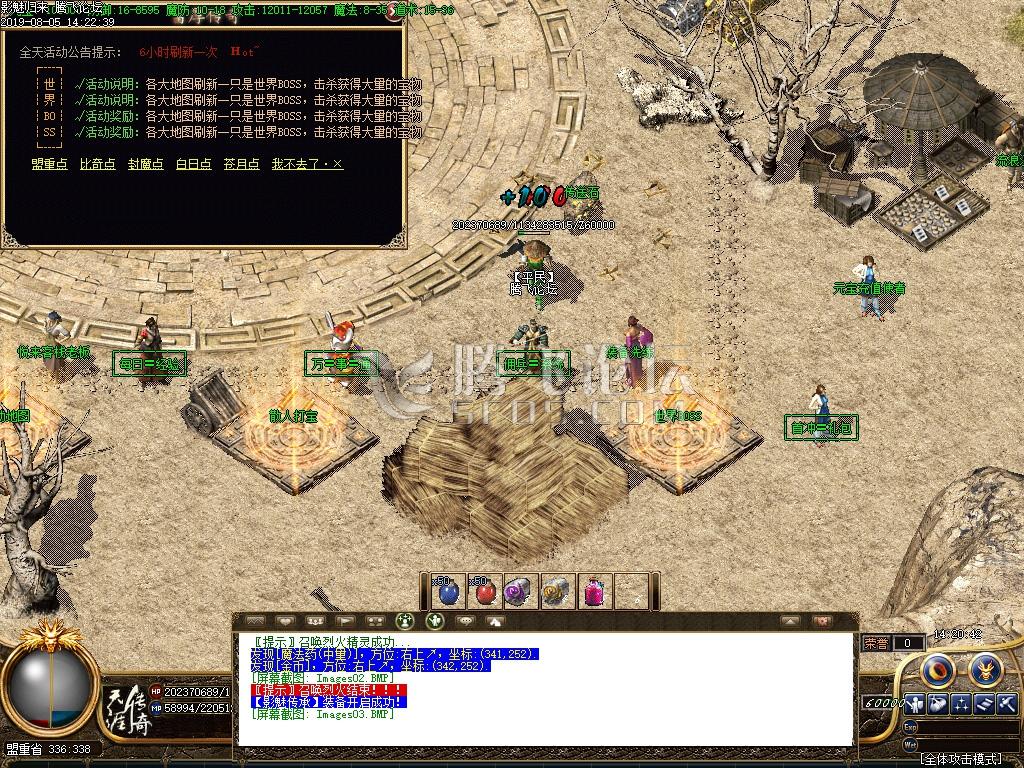Open the skills sparkle icon
Image resolution: width=1024 pixels, height=768 pixels.
[961, 703]
